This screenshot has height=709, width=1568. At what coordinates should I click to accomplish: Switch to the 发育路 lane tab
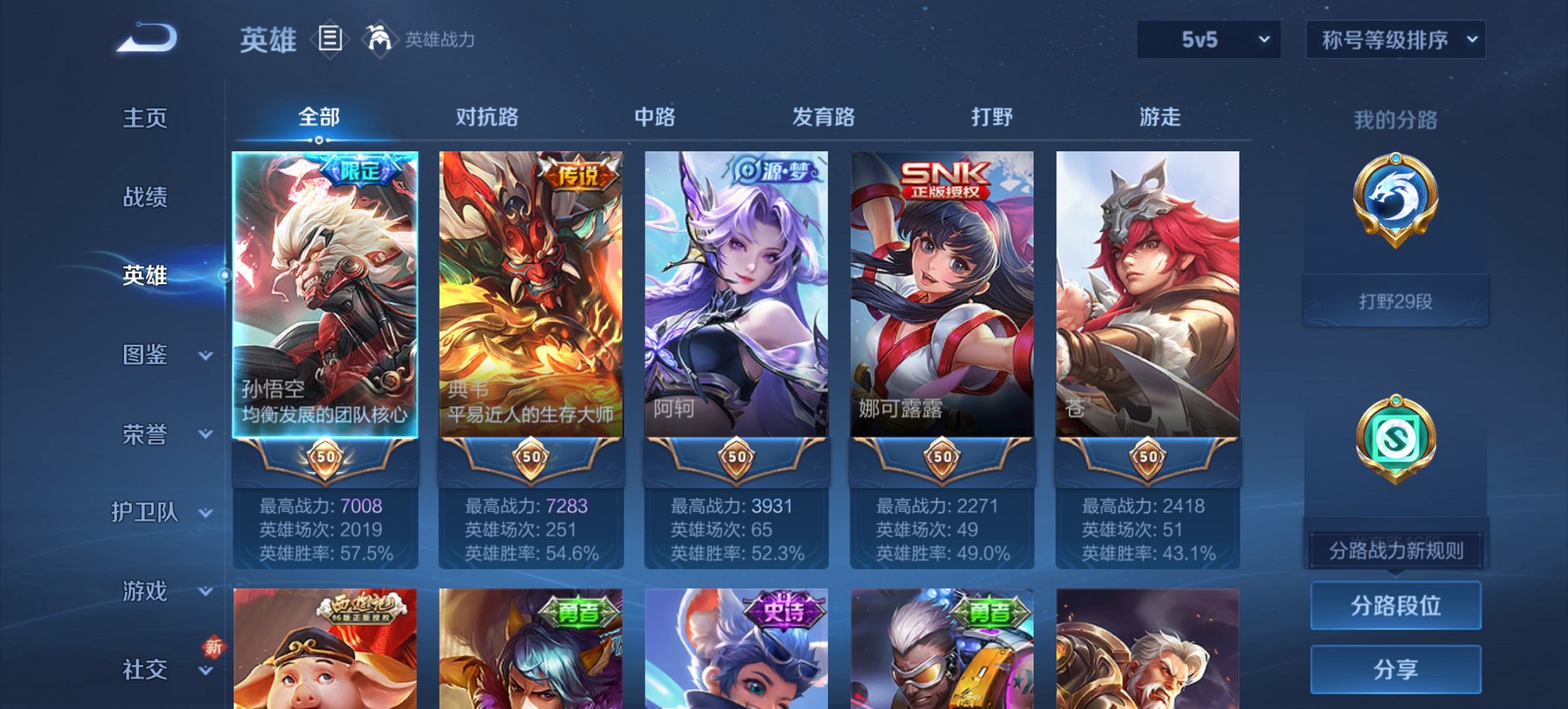coord(823,118)
